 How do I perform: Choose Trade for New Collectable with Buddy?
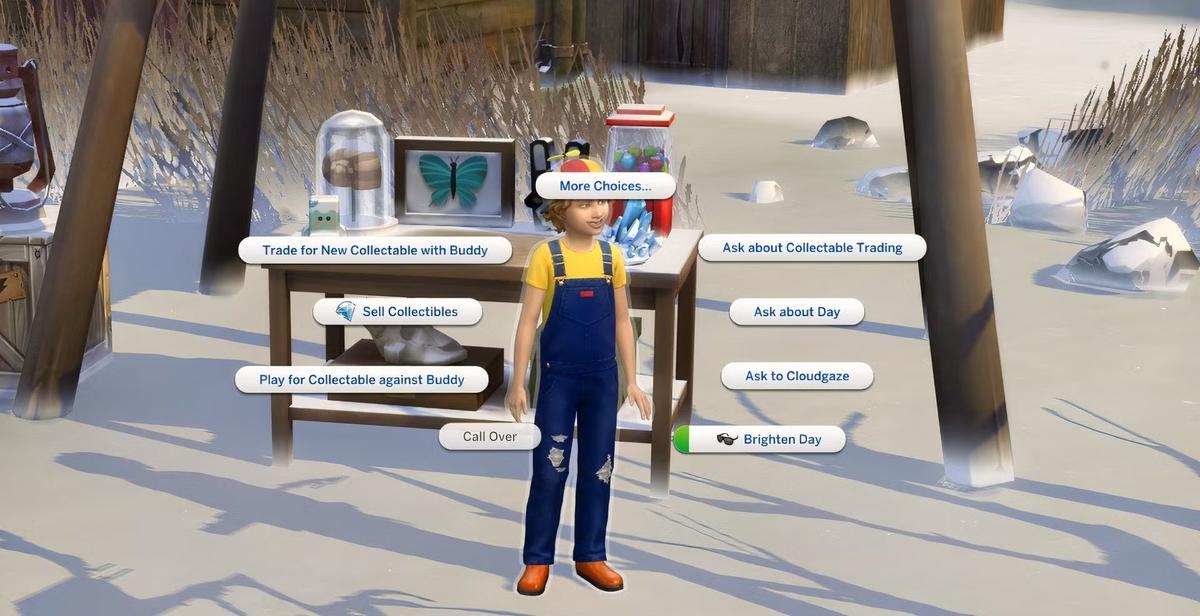coord(375,250)
